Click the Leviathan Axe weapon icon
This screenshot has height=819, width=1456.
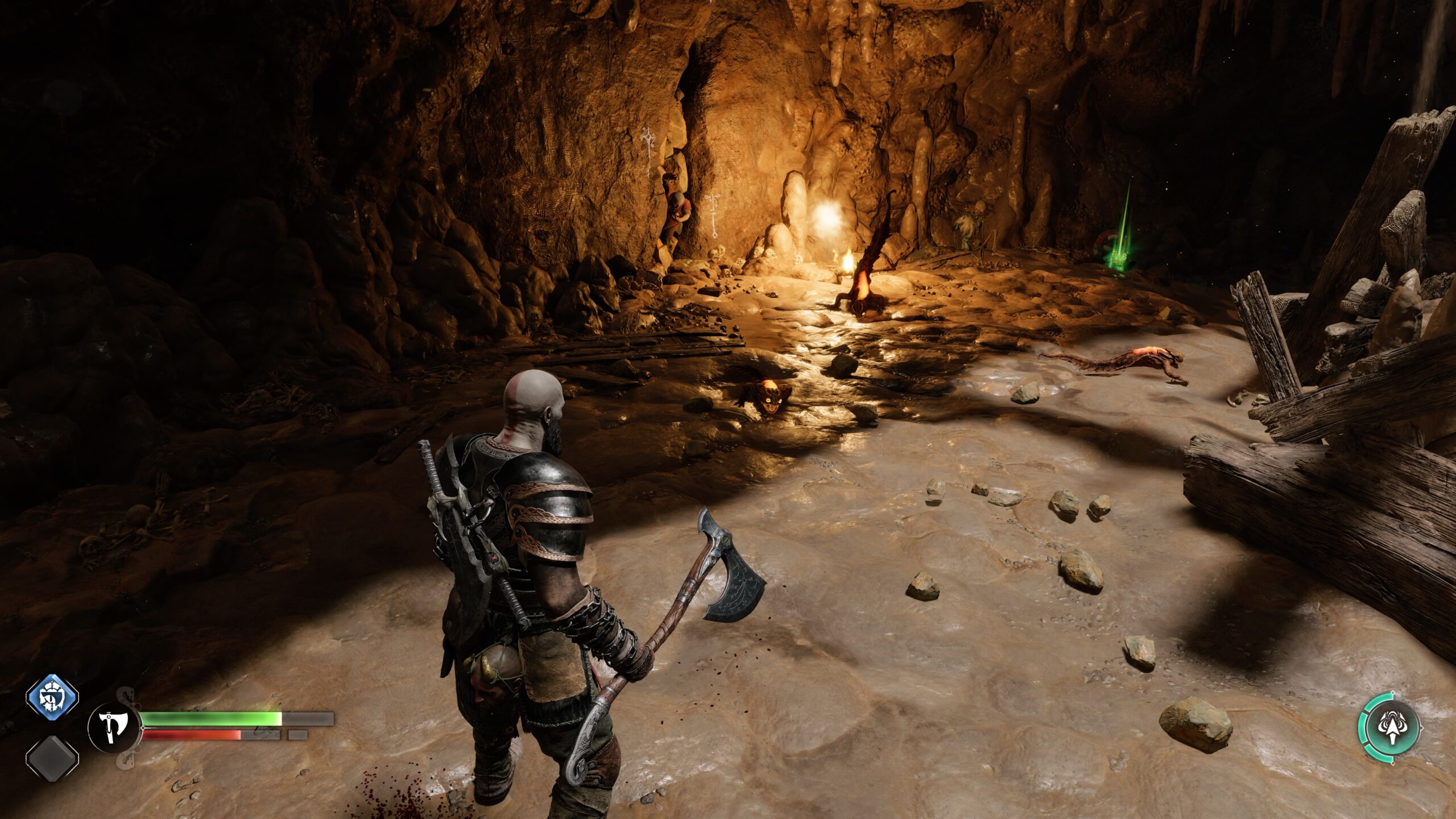point(113,727)
